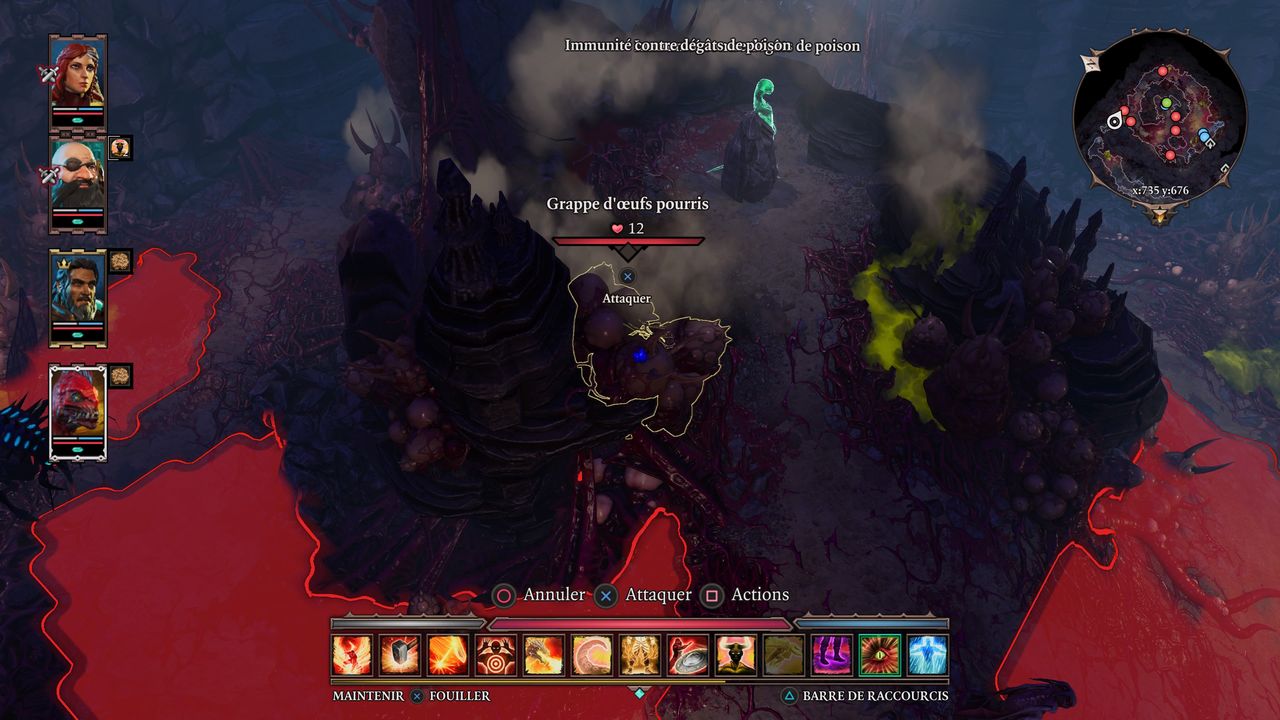
Task: Open the circular minimap
Action: (1160, 120)
